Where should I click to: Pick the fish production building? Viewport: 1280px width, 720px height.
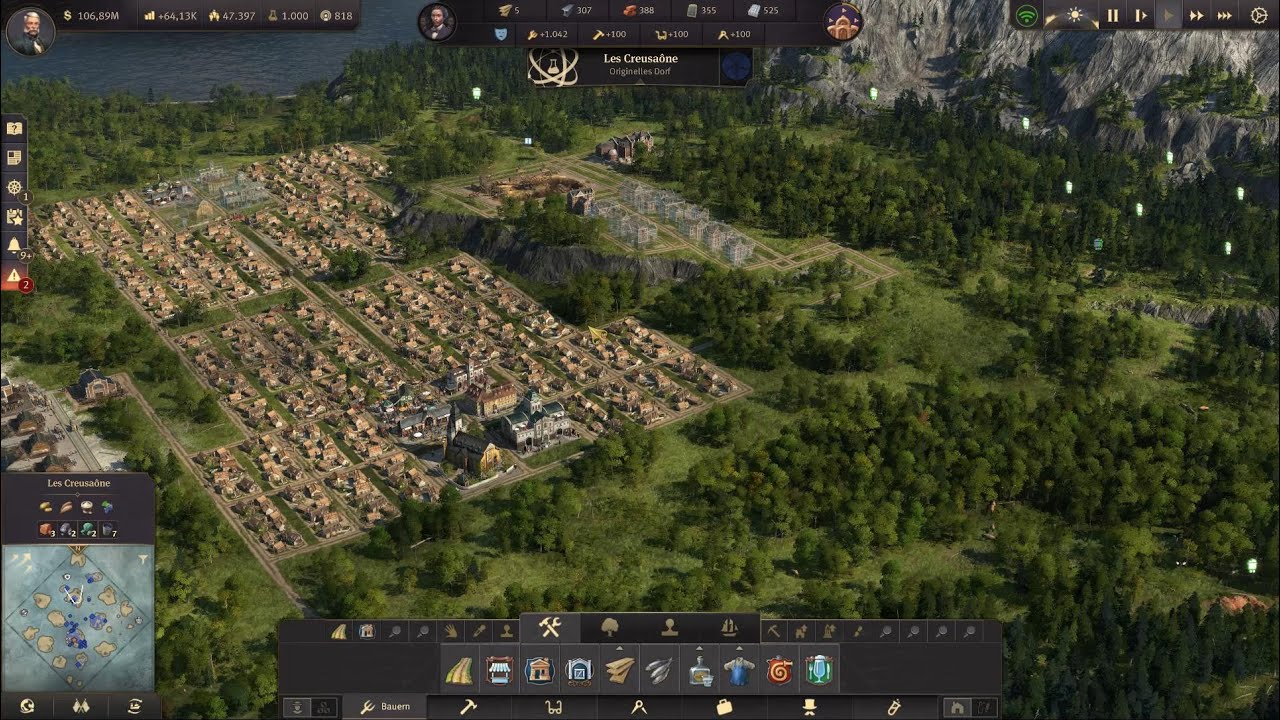point(659,670)
